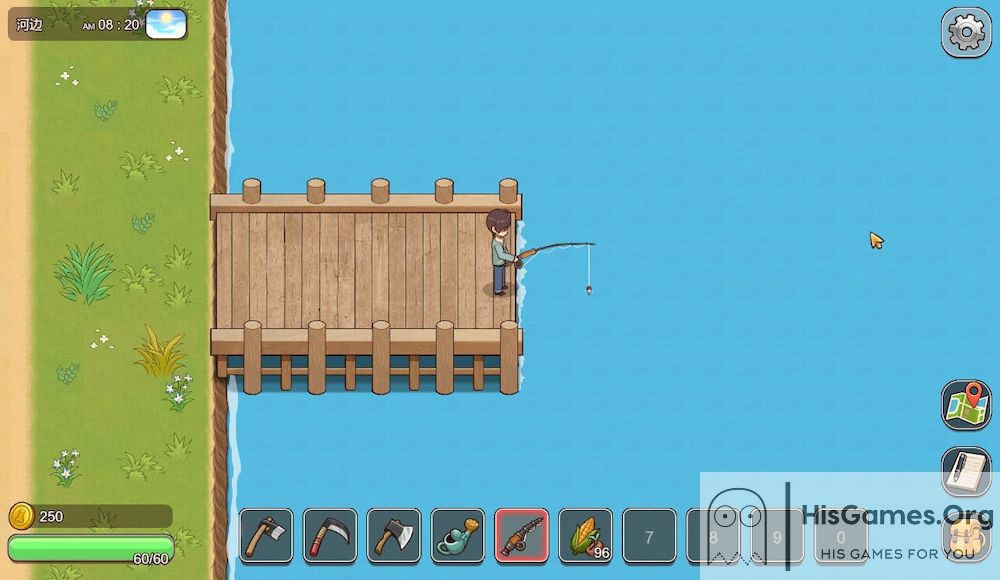This screenshot has width=1000, height=580.
Task: Click the selected fishing rod slot
Action: [x=522, y=536]
